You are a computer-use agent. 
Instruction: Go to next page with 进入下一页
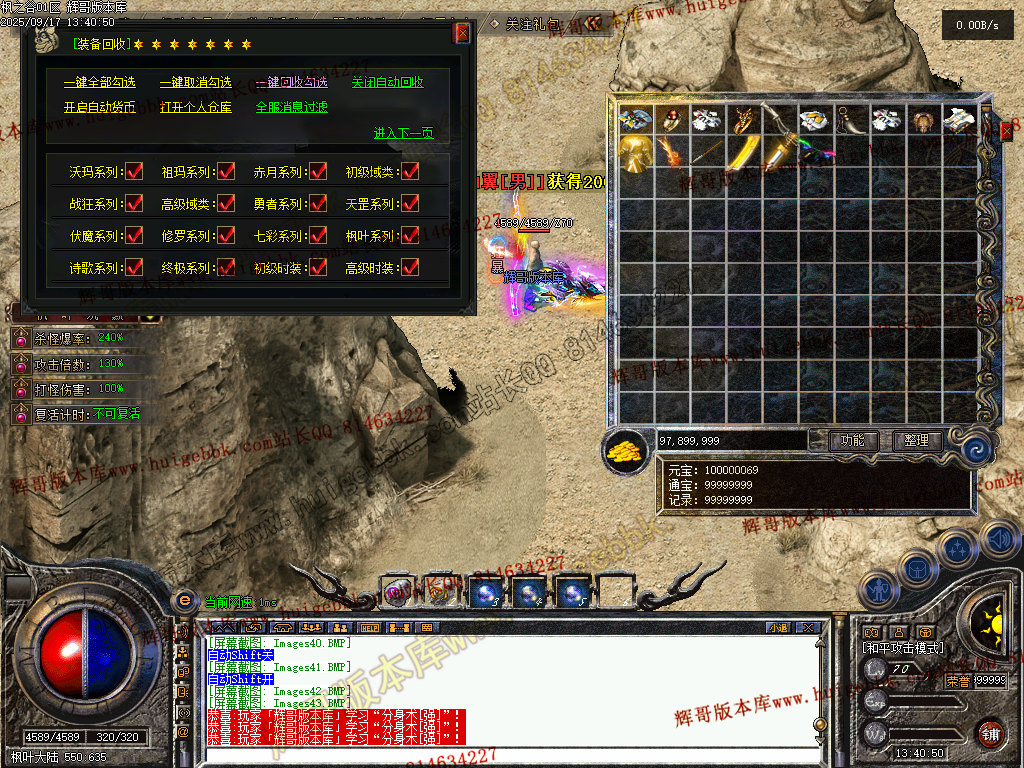(403, 132)
